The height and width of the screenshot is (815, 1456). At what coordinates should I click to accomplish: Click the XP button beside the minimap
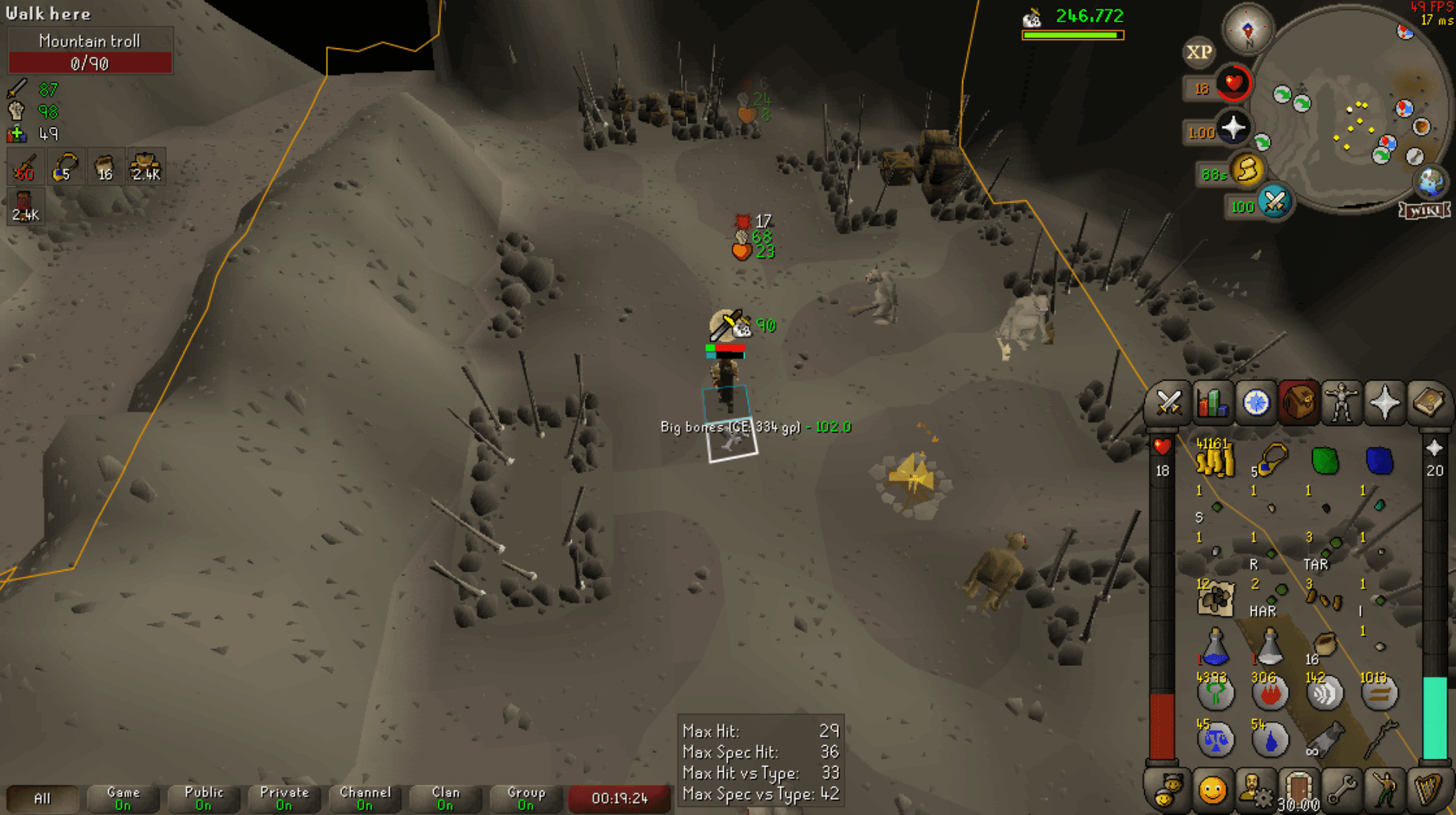(x=1198, y=52)
